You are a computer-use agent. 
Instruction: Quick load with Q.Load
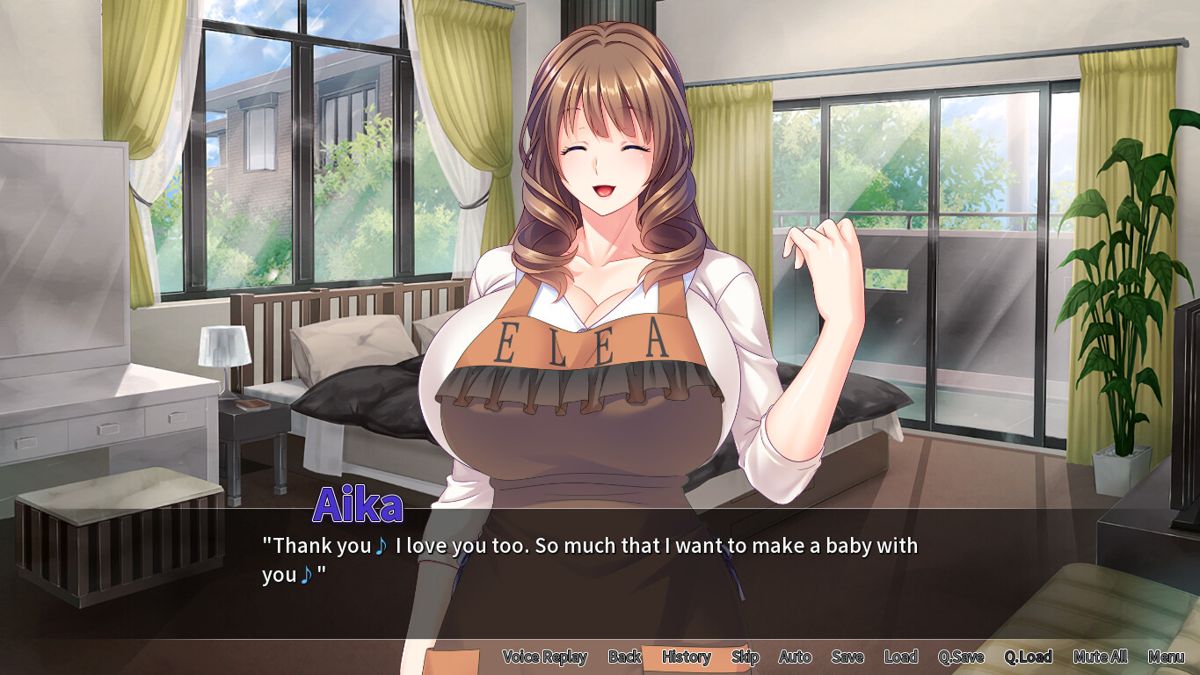(1028, 657)
